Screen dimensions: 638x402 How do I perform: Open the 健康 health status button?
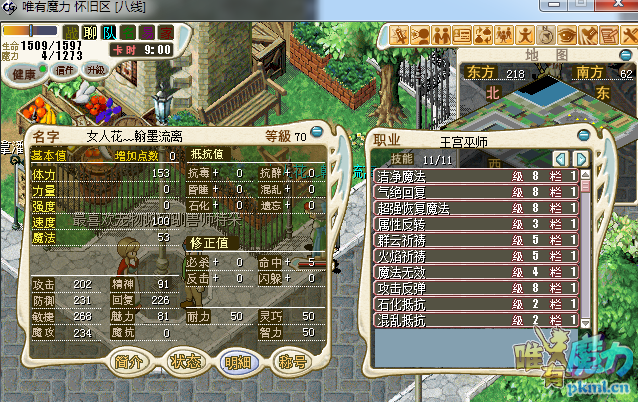pos(25,72)
